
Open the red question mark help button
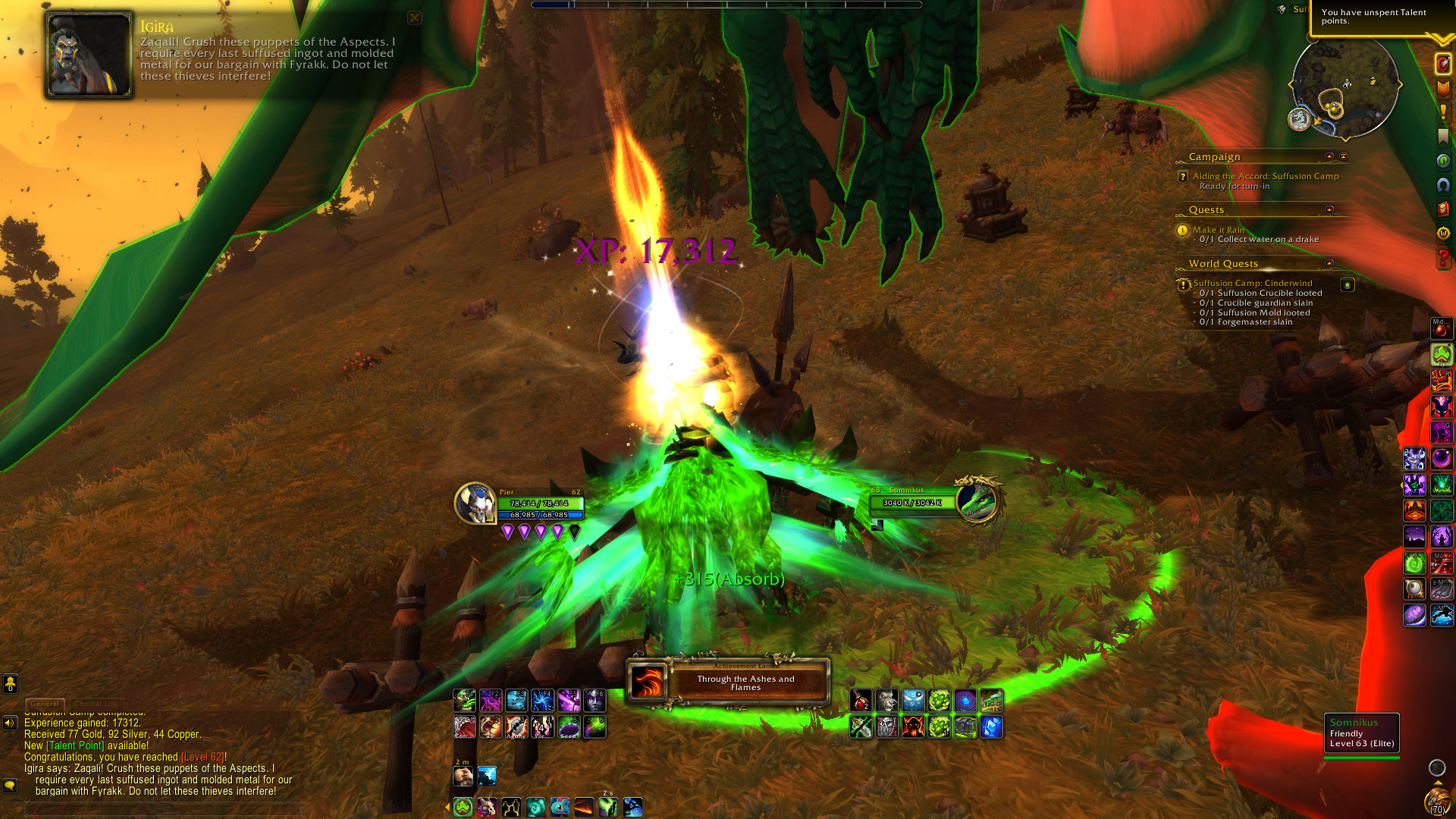point(1443,259)
